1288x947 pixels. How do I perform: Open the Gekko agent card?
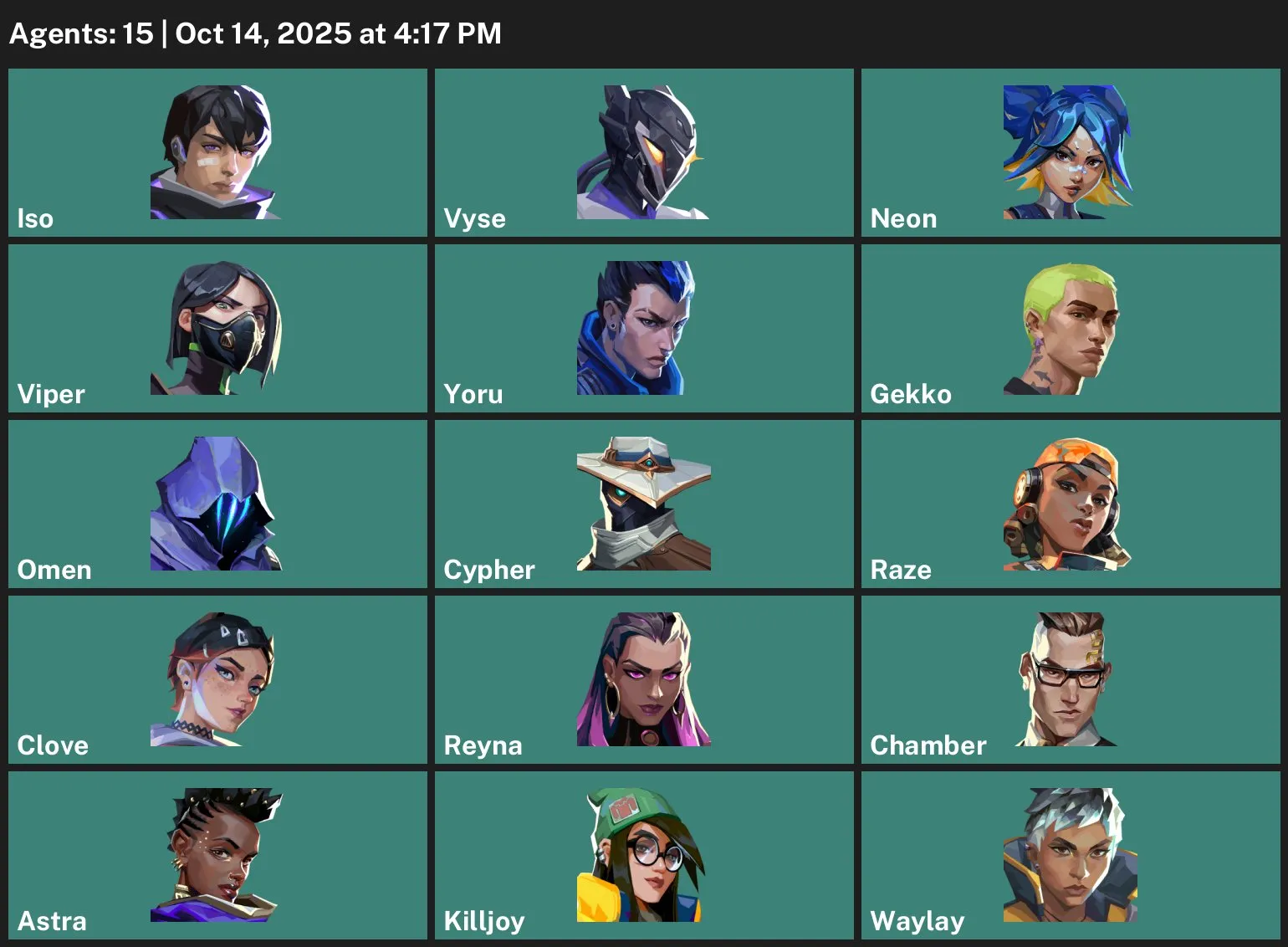[x=1069, y=326]
